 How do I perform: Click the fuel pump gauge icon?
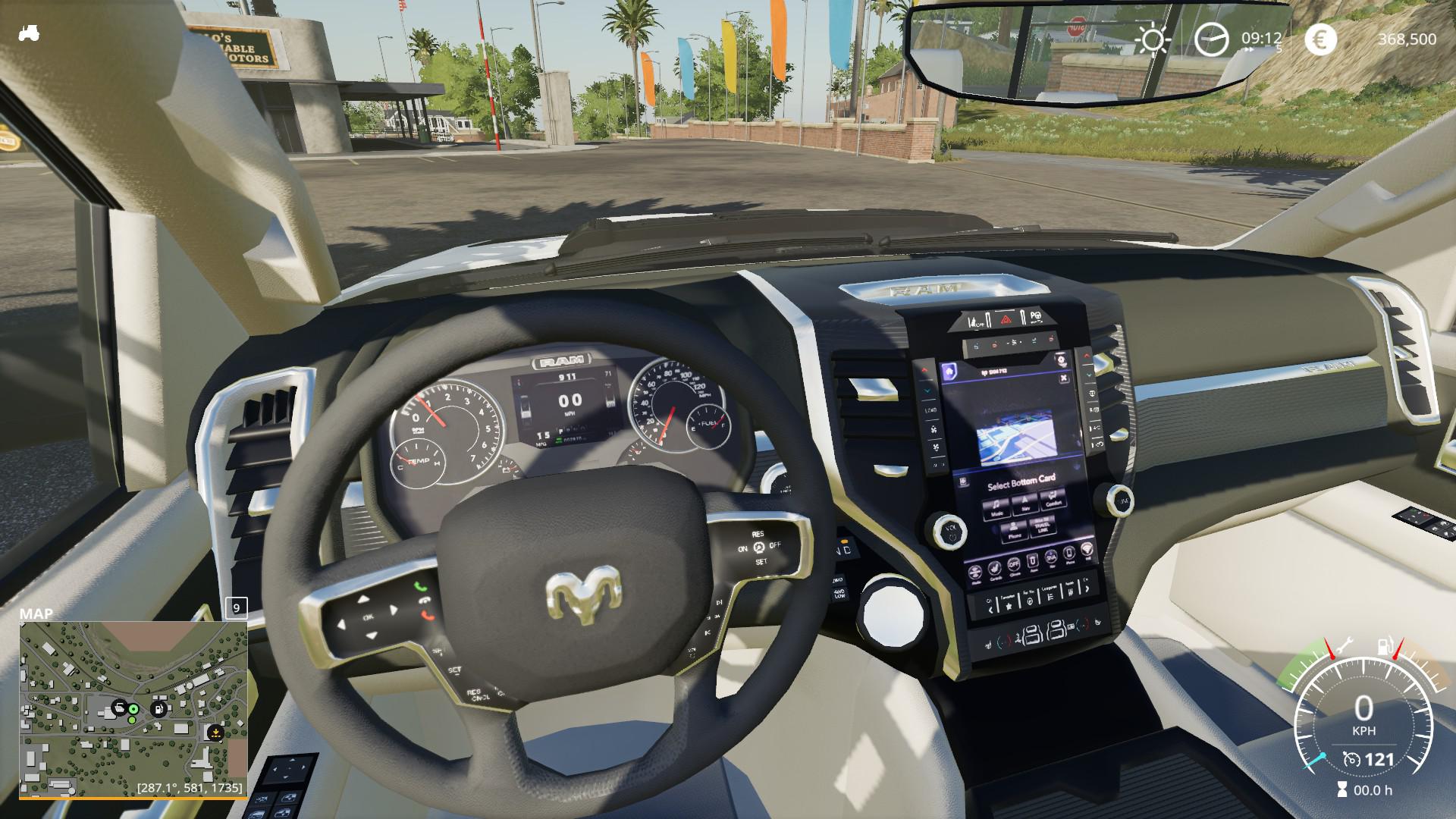(1383, 647)
